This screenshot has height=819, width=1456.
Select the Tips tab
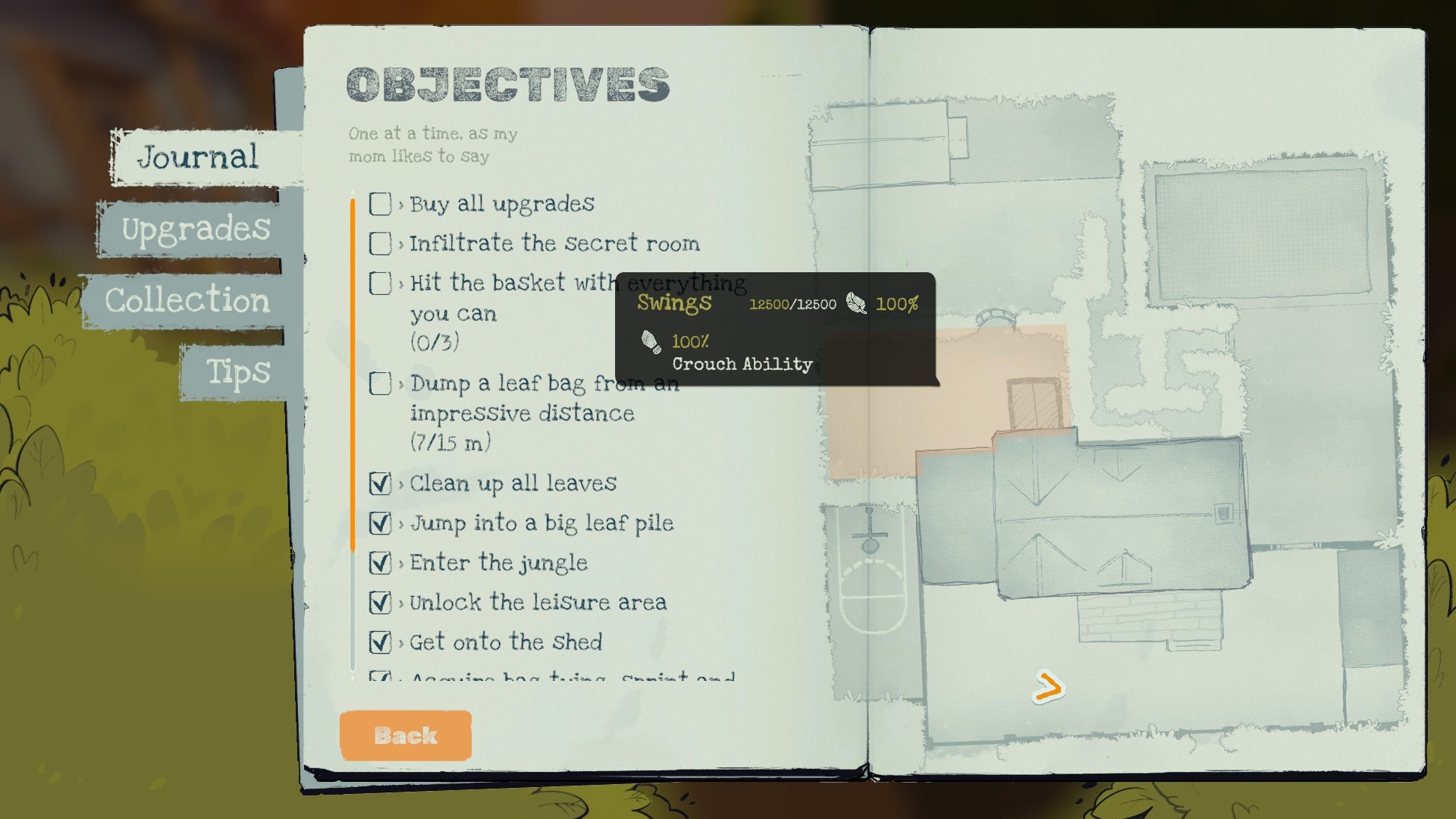(237, 372)
